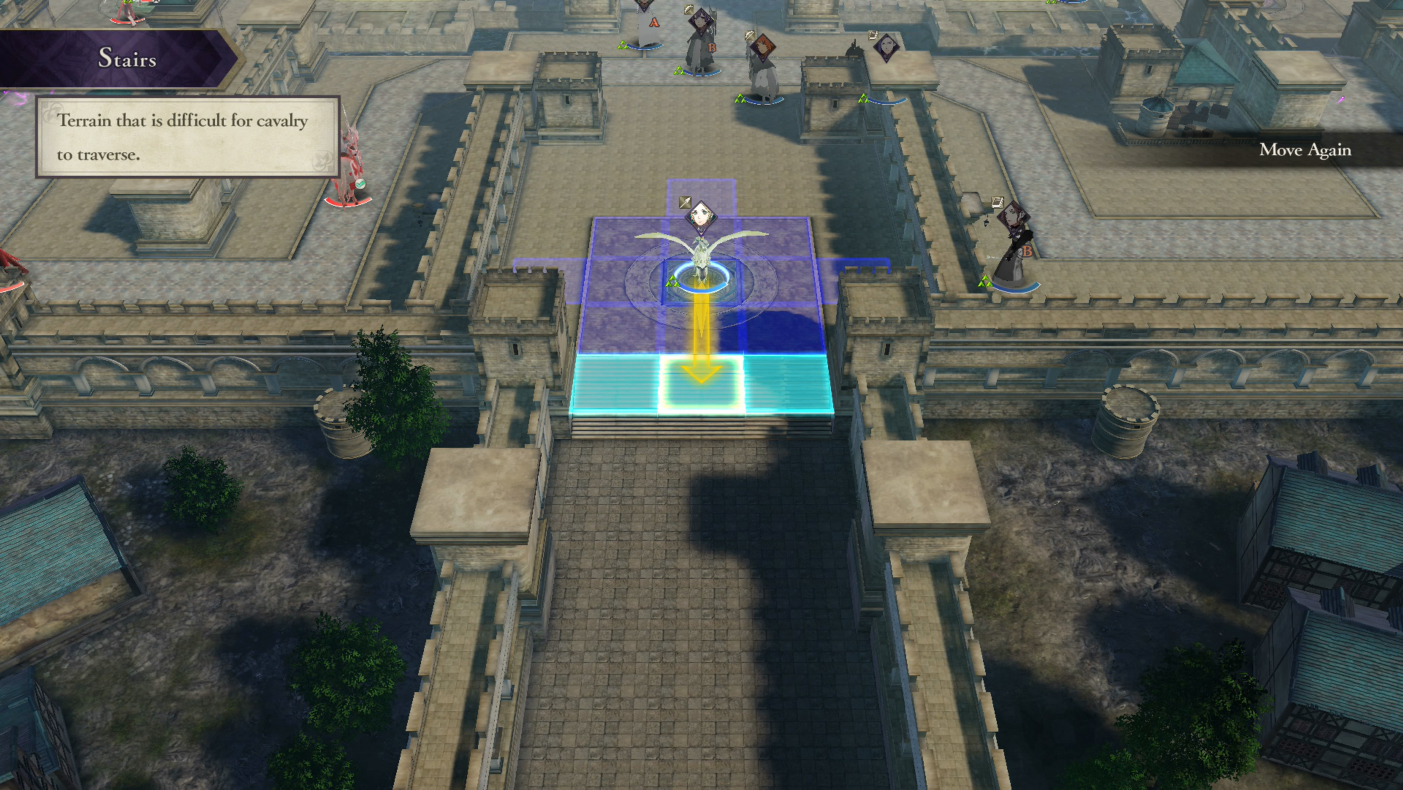Click the green stat-boost arrows under the dark mage
The width and height of the screenshot is (1403, 790).
point(984,281)
